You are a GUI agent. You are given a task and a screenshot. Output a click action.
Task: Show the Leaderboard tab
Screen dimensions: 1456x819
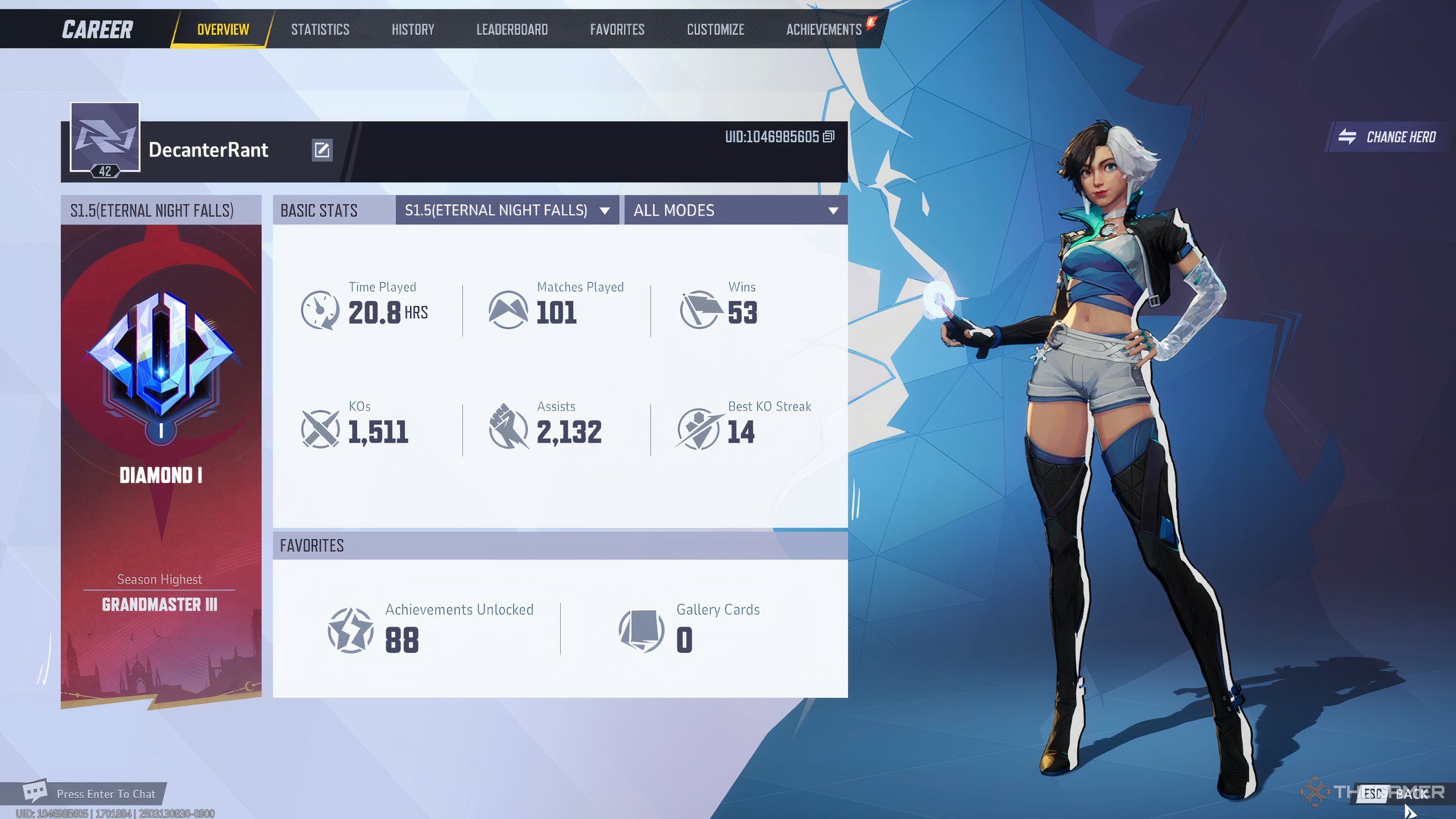[512, 30]
